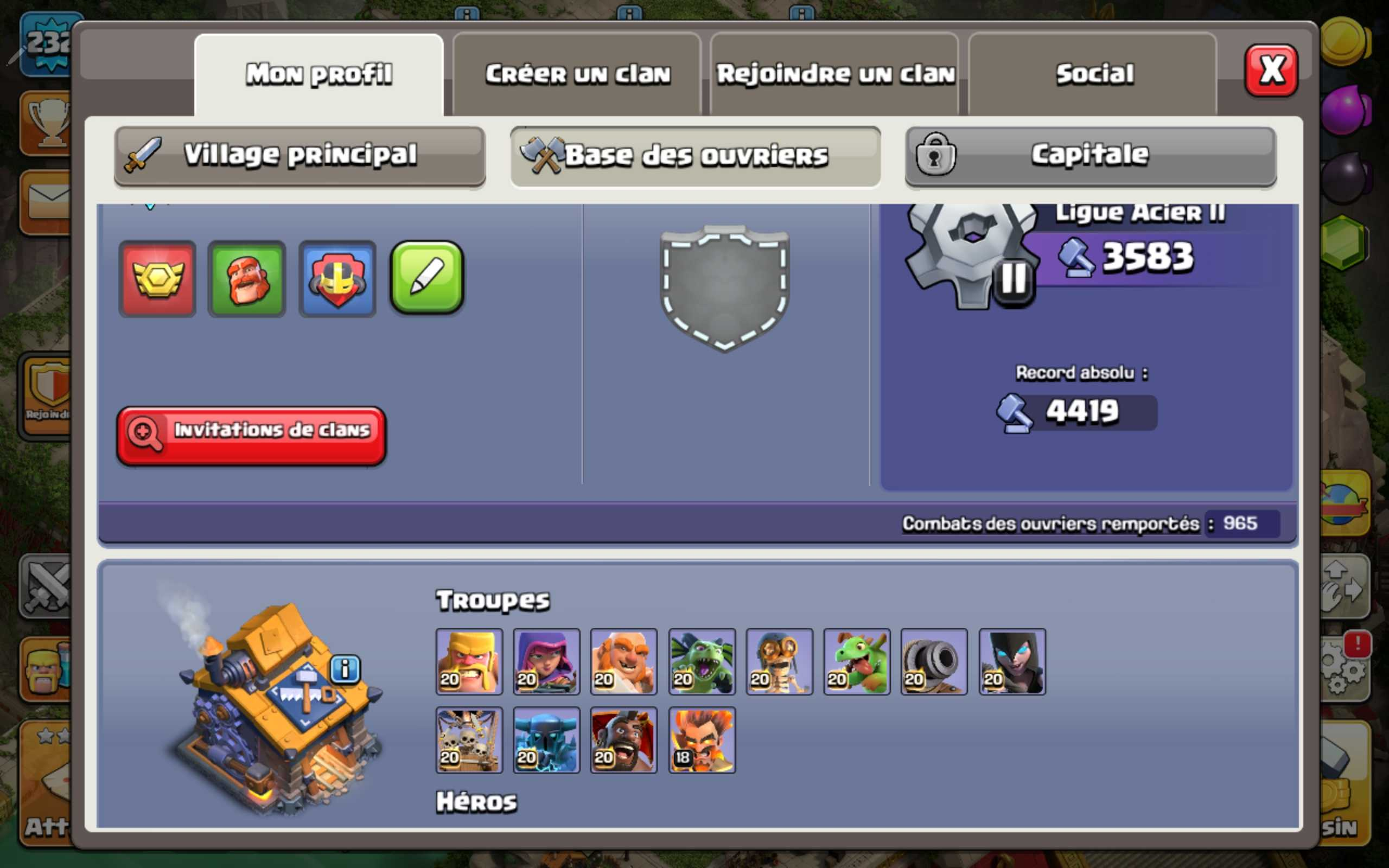Select the Raged Barbarian troop icon
Screen dimensions: 1389x868
(469, 663)
